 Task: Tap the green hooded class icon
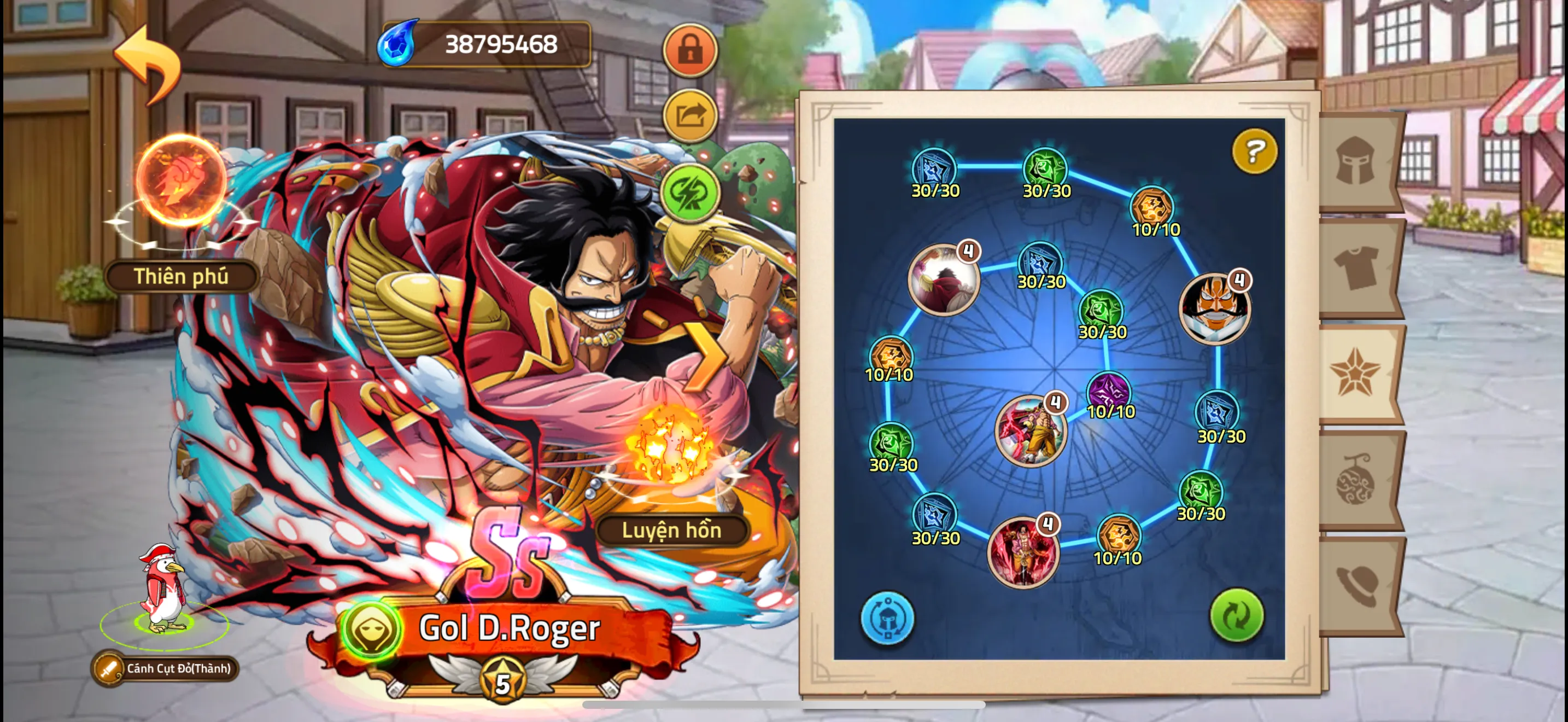pyautogui.click(x=370, y=628)
